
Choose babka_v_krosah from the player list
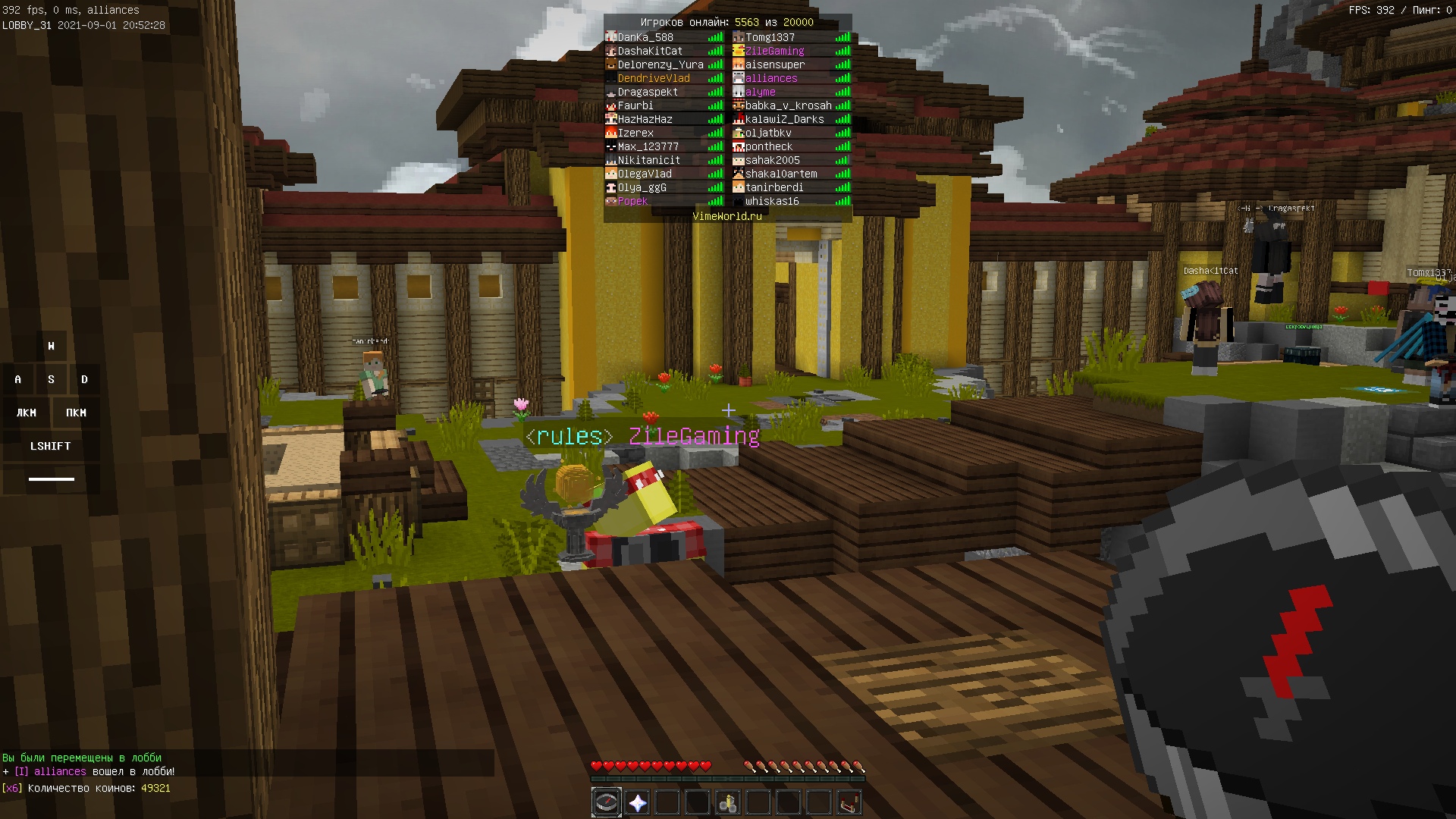point(788,105)
